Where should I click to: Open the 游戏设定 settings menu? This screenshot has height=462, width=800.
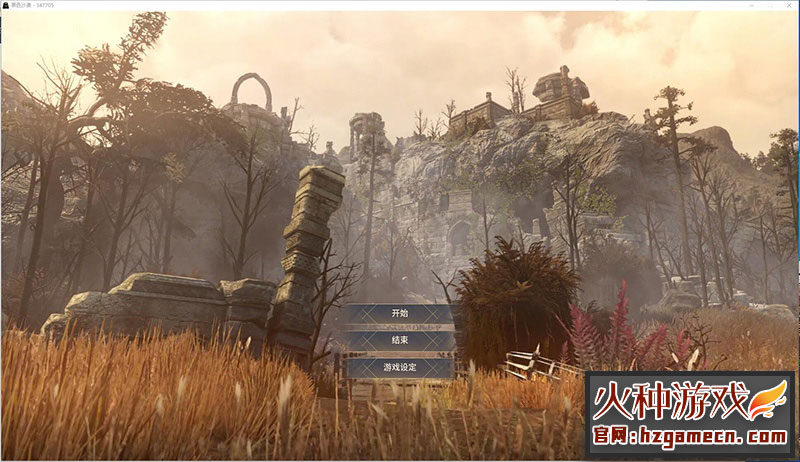click(x=400, y=368)
